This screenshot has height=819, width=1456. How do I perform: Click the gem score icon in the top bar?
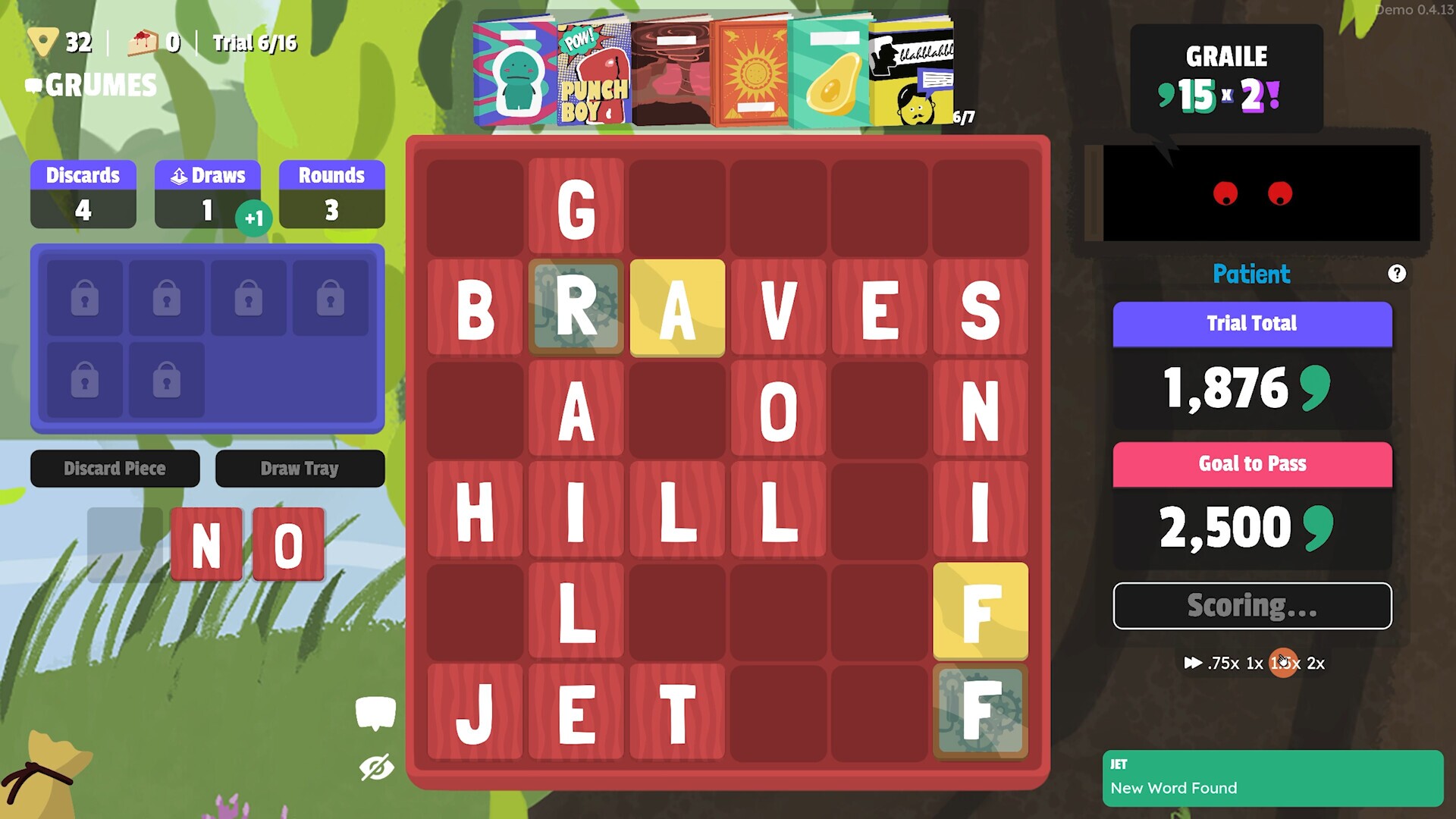point(43,42)
